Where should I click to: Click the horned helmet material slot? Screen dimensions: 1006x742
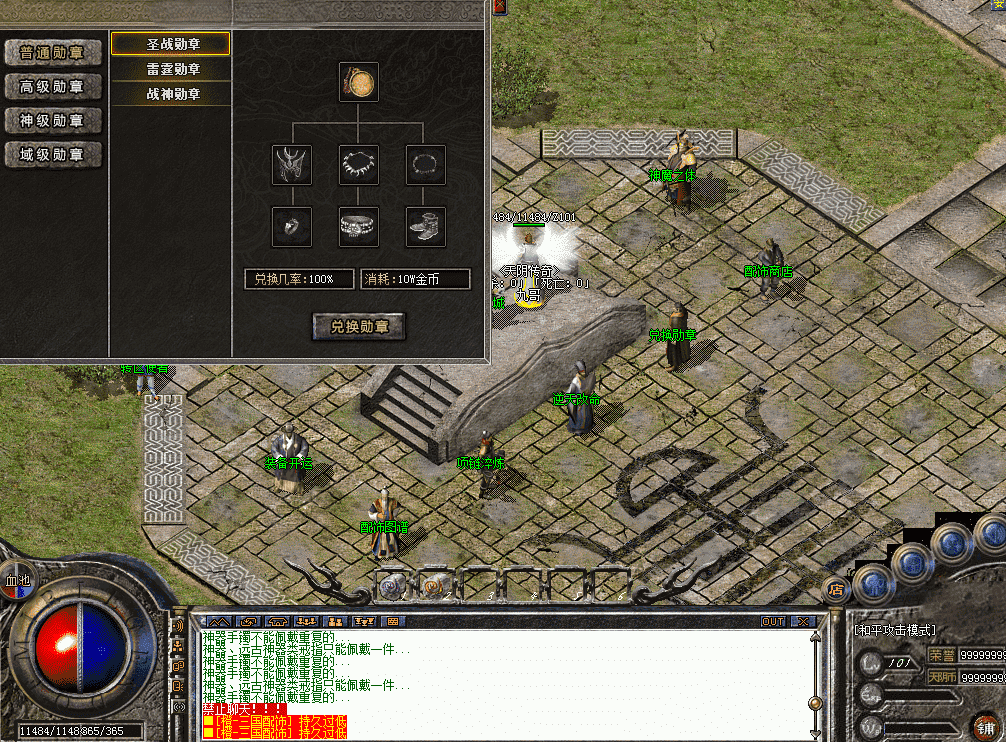(x=292, y=165)
